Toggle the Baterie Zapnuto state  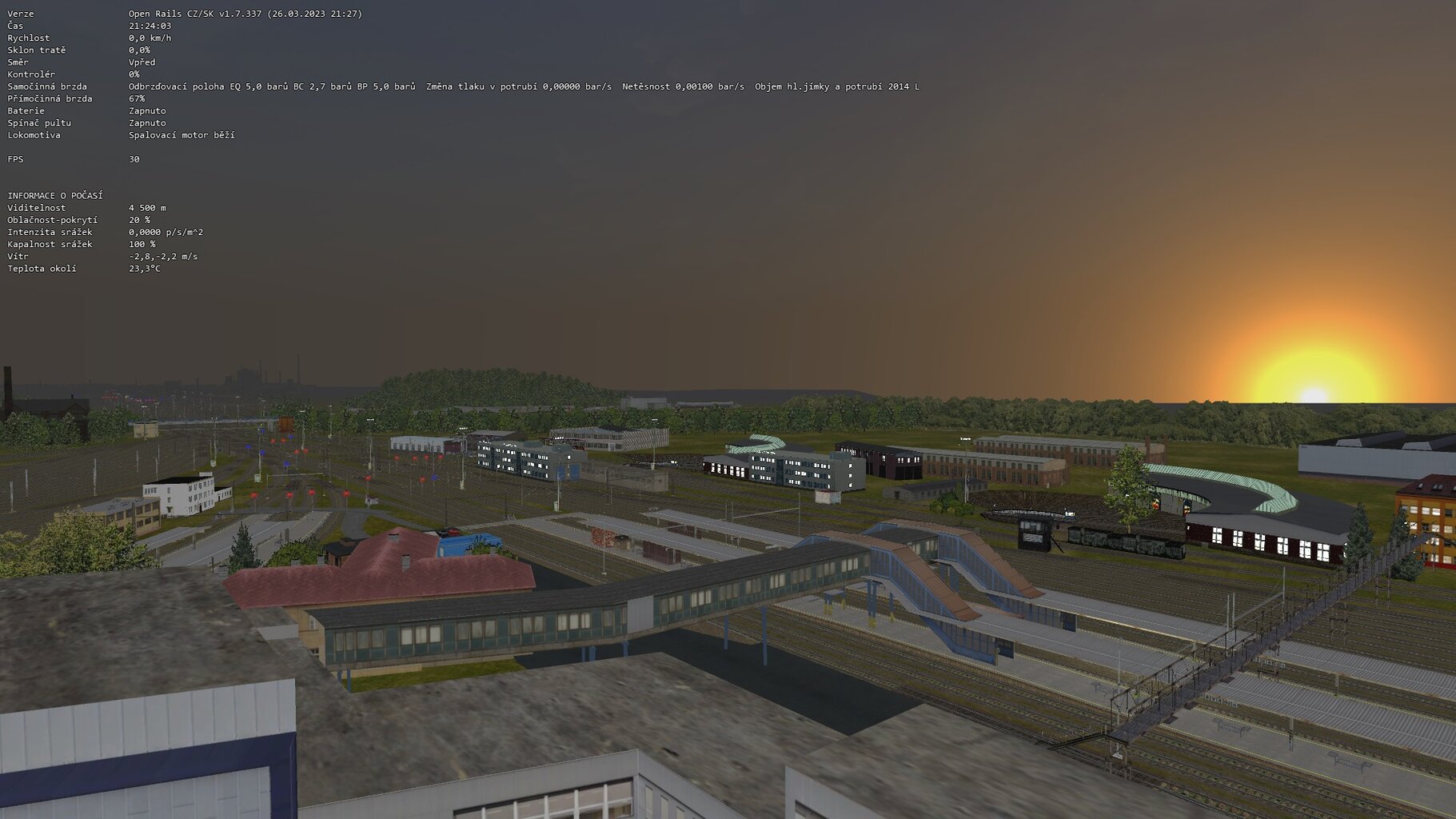point(146,110)
